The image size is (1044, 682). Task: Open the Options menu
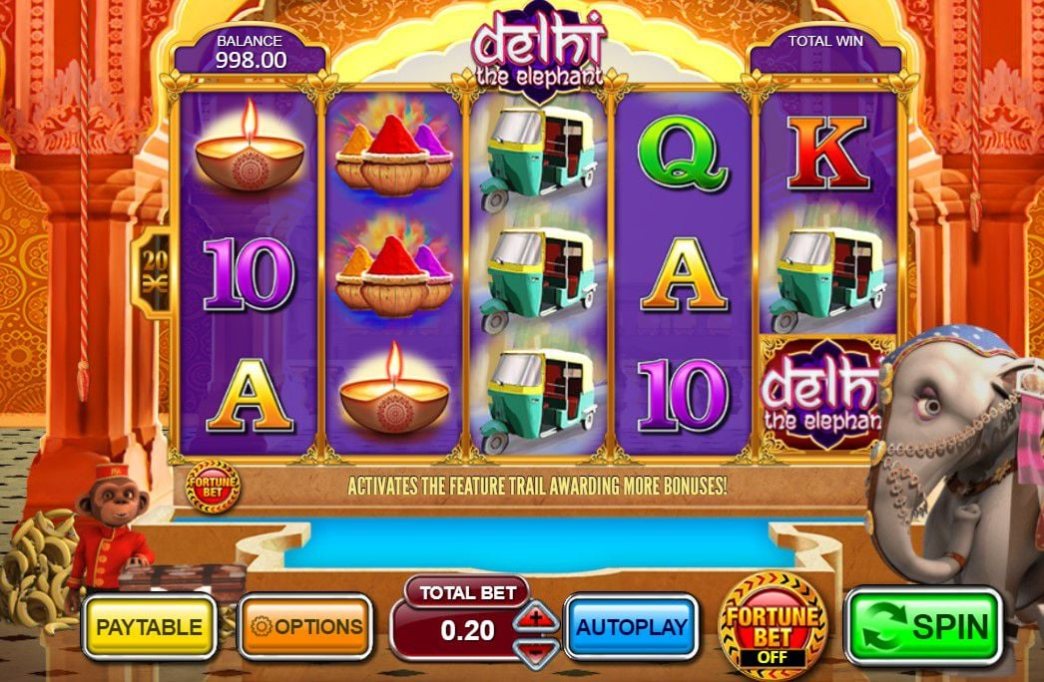point(305,627)
